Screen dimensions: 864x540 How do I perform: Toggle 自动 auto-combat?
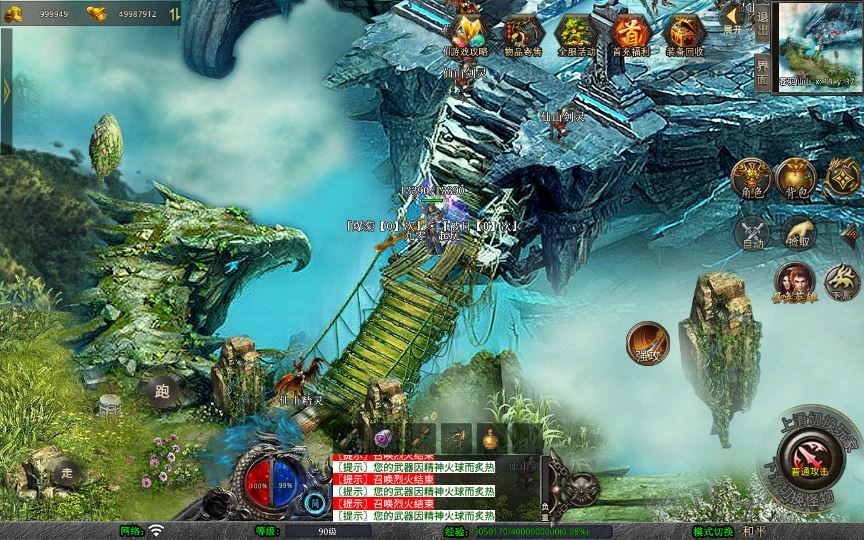[753, 233]
